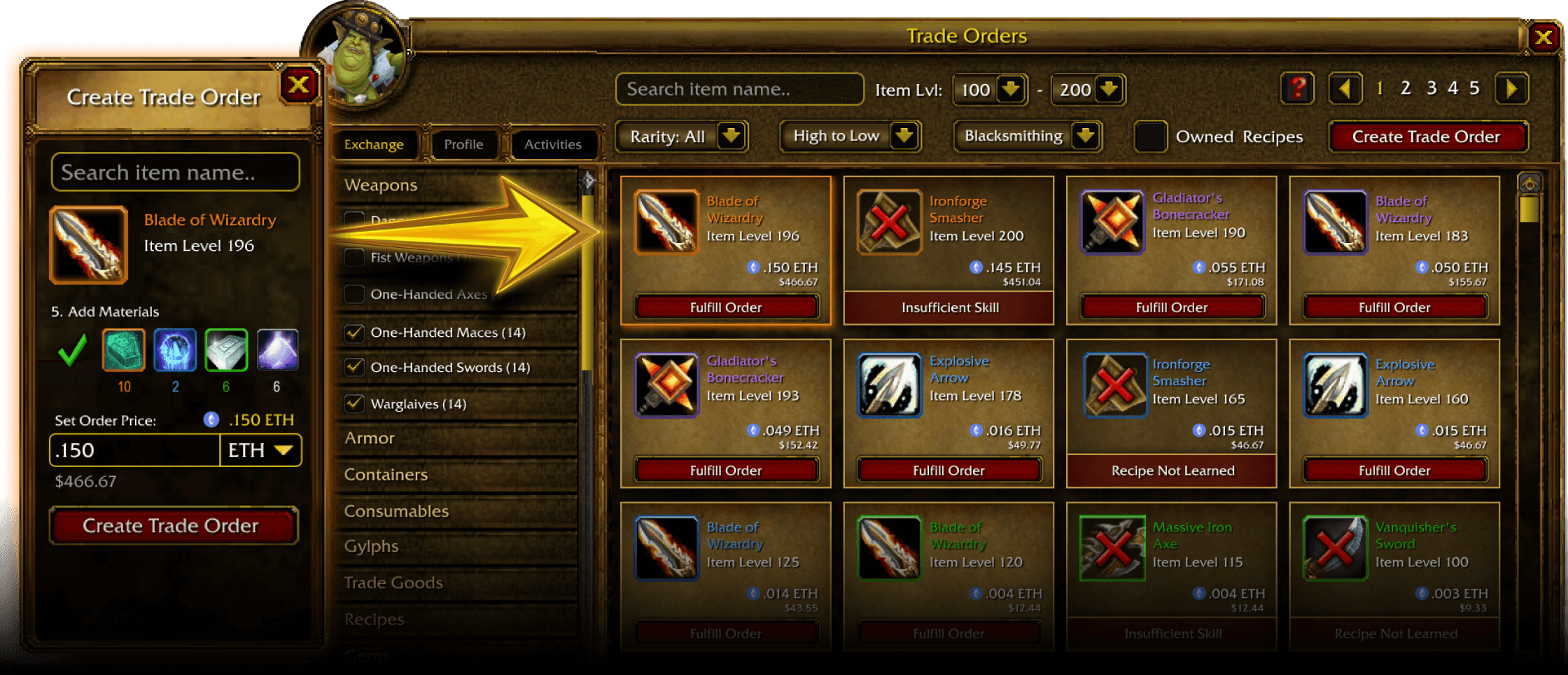
Task: Fulfill the Explosive Arrow level 178 order
Action: 948,471
